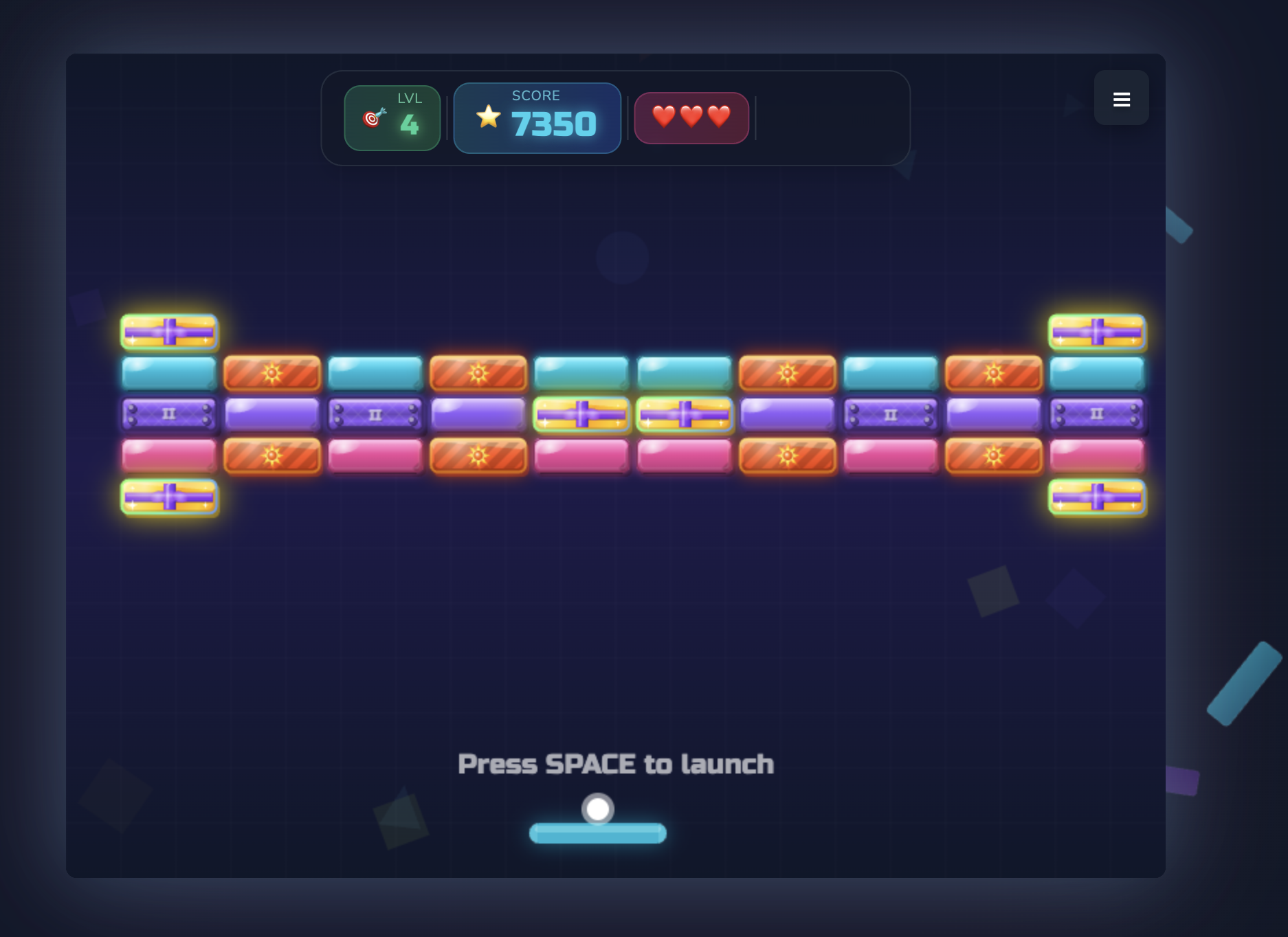Click the LVL 4 number
The width and height of the screenshot is (1288, 937).
pyautogui.click(x=410, y=124)
